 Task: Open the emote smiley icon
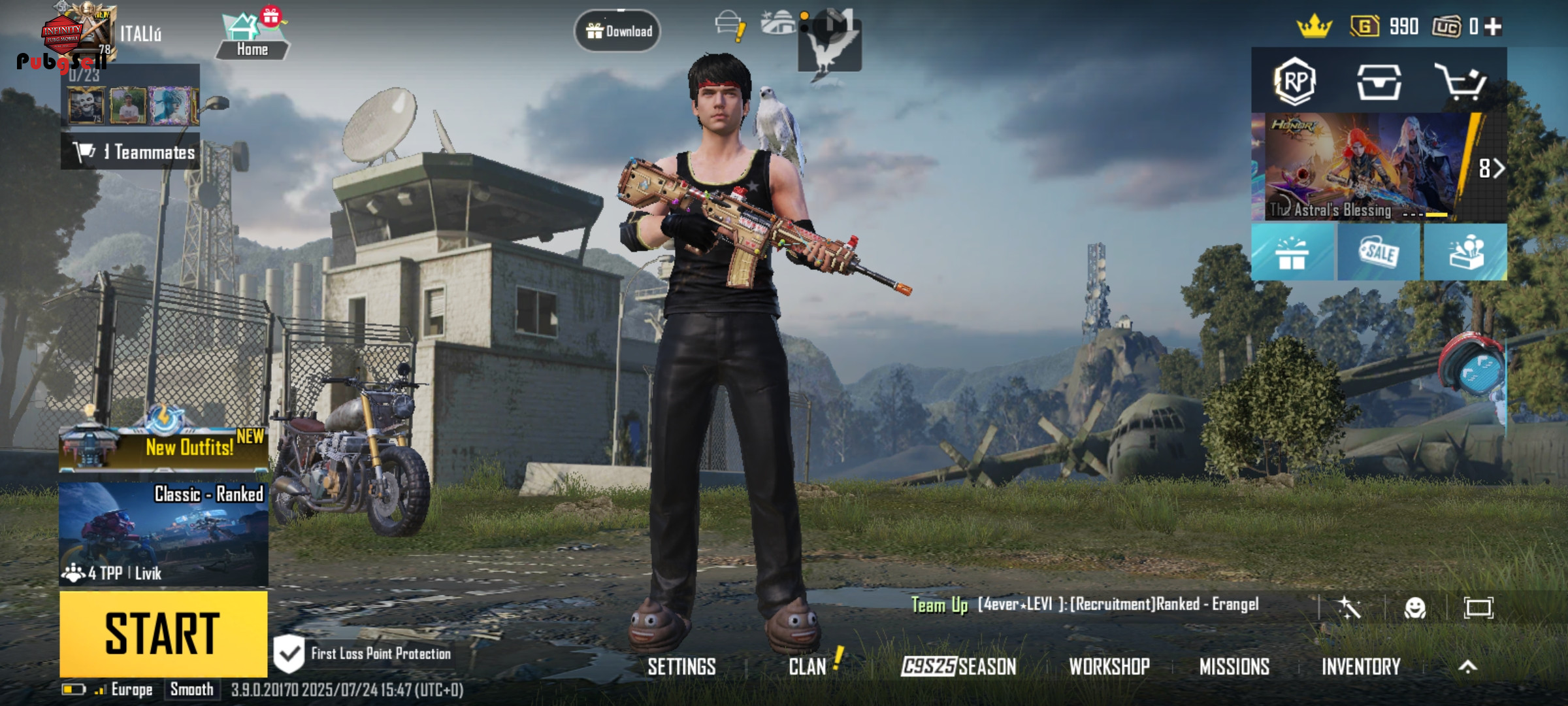[x=1414, y=608]
